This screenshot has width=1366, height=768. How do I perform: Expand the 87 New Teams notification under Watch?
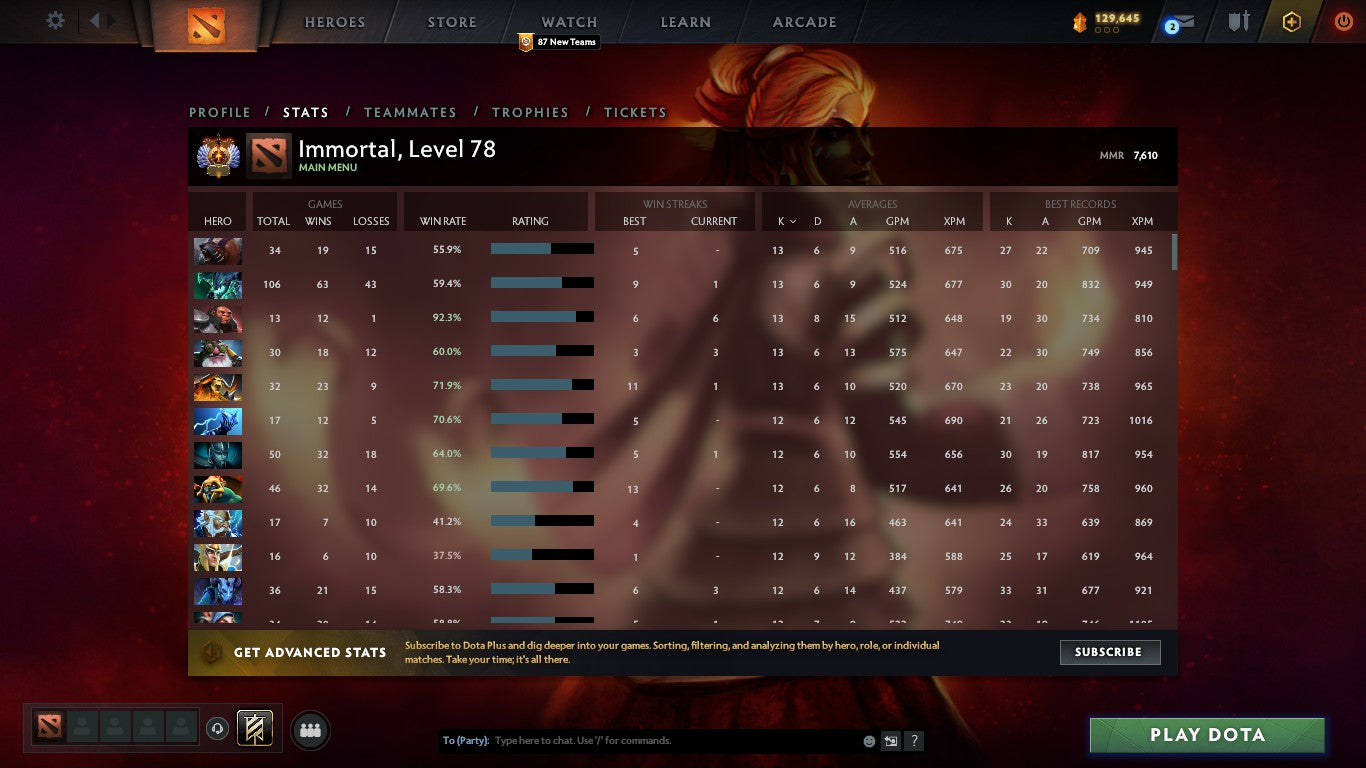[558, 42]
